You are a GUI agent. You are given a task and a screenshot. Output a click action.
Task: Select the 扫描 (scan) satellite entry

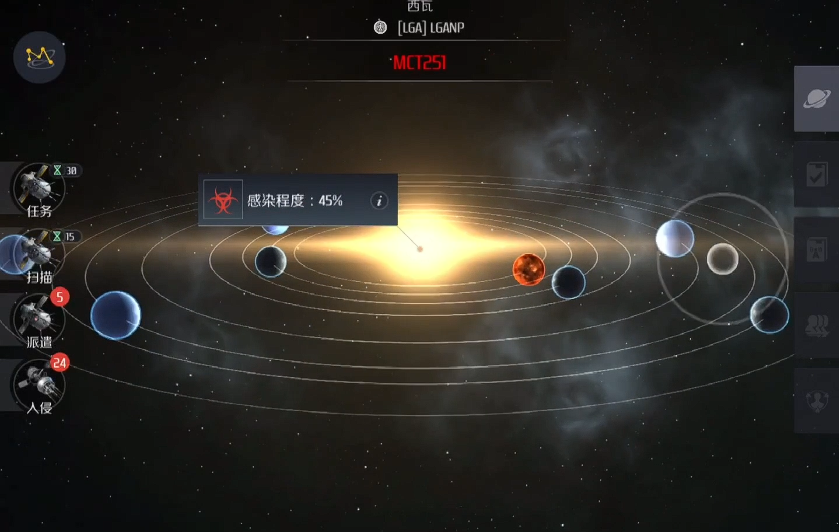click(39, 255)
